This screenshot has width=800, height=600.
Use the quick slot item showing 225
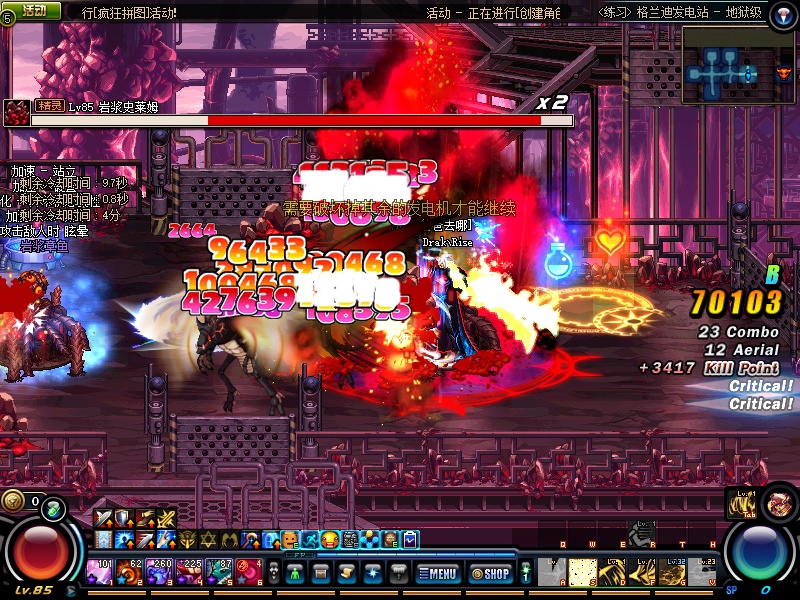tap(190, 573)
